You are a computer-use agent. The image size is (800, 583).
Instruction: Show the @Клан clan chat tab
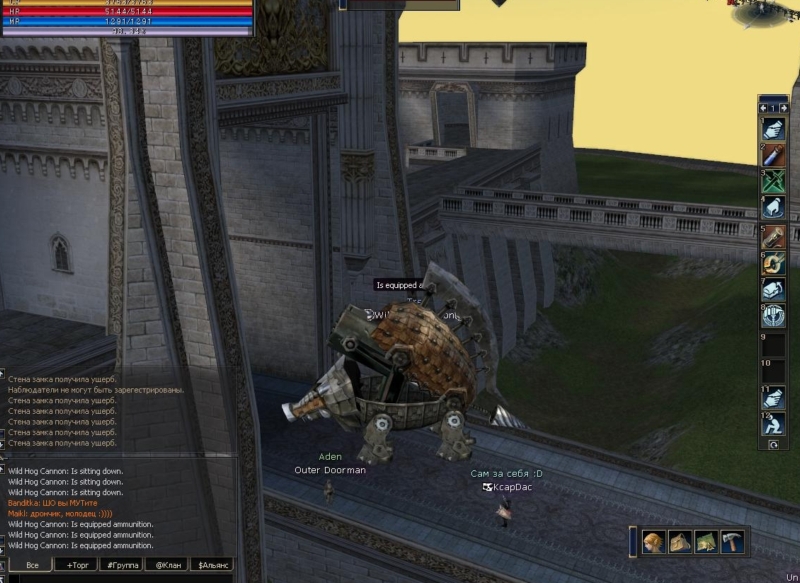167,566
